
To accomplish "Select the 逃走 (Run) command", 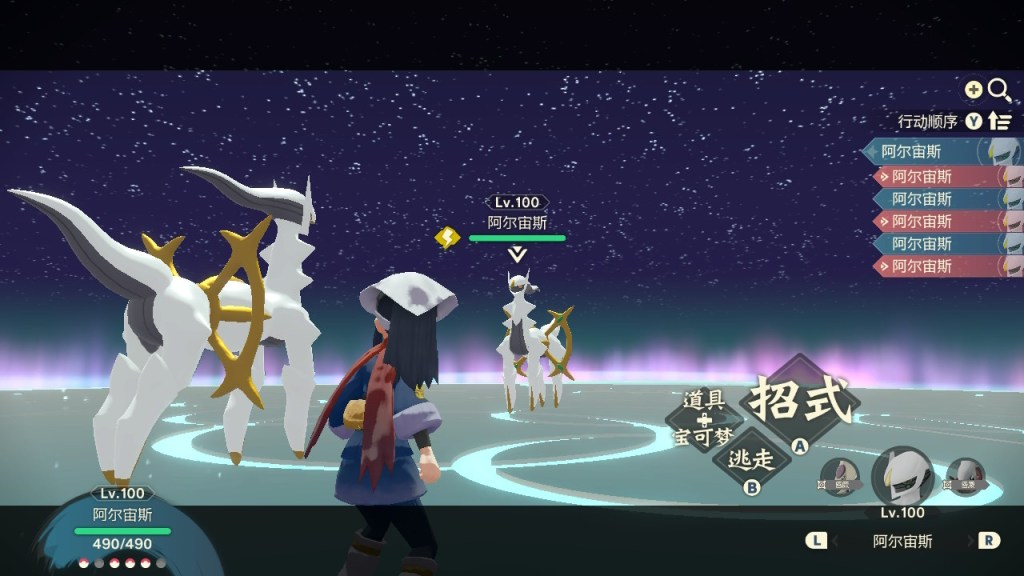I will [750, 459].
